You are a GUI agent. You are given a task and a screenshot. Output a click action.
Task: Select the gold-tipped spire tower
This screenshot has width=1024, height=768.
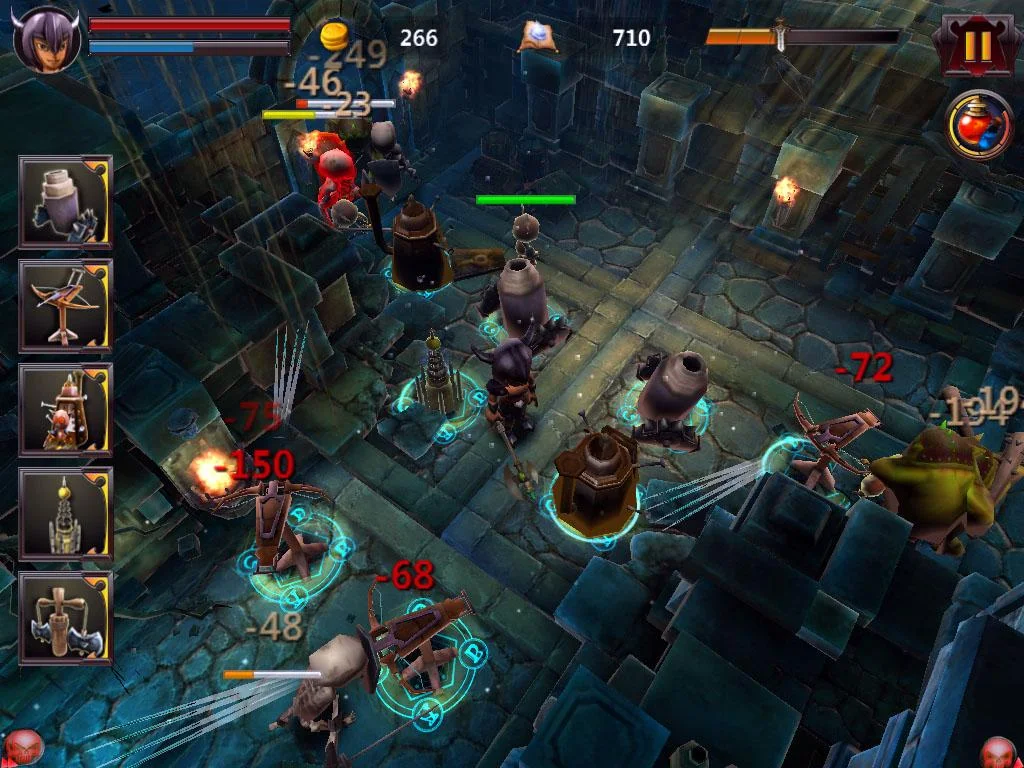(x=65, y=513)
